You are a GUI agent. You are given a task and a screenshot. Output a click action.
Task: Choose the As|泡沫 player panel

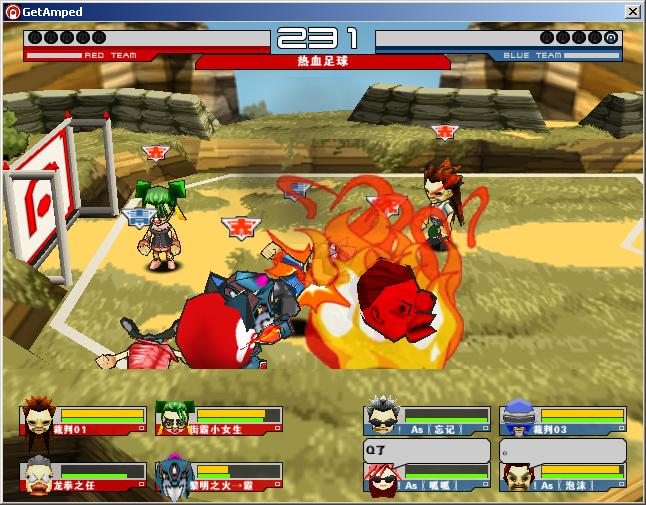tap(563, 478)
